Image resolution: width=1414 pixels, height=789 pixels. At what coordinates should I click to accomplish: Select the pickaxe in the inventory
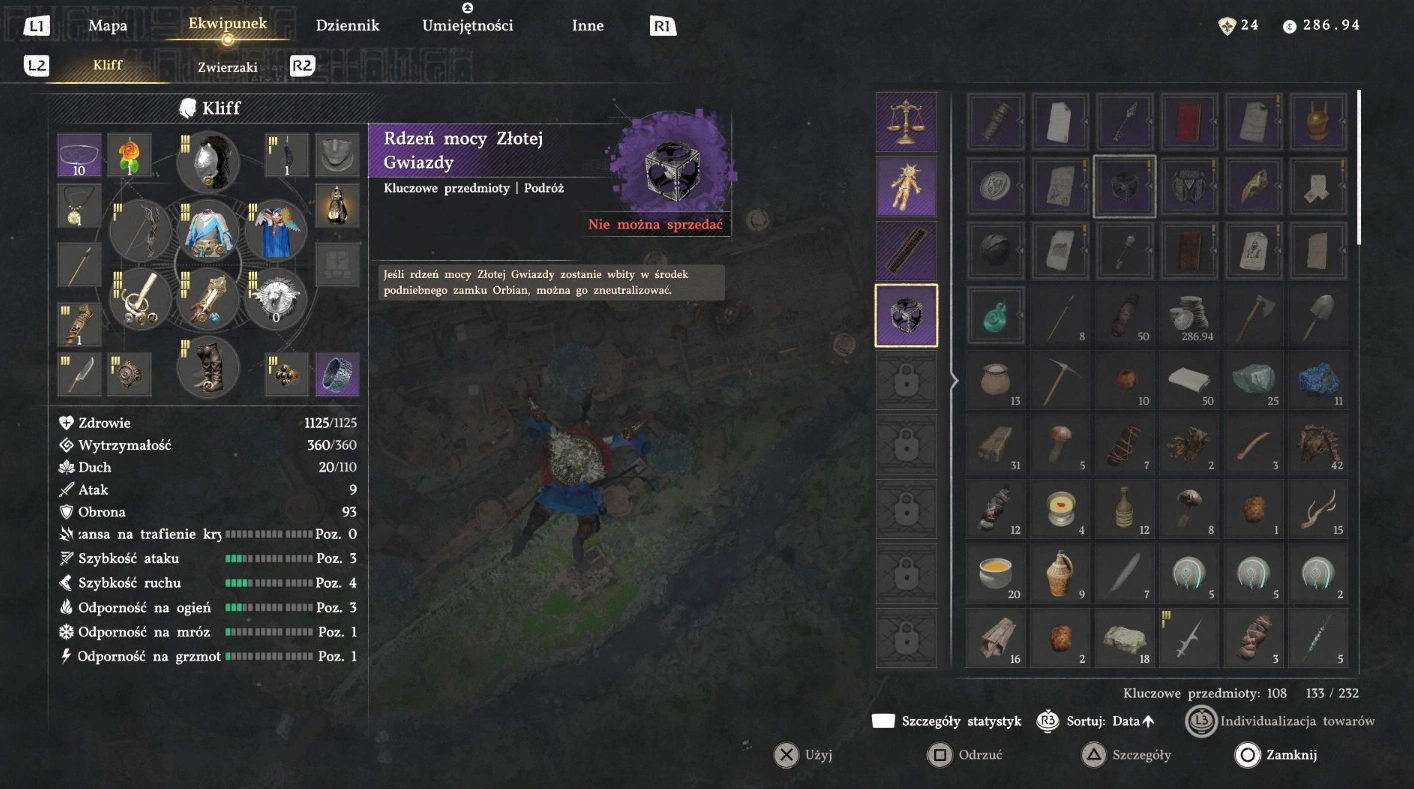click(x=1060, y=382)
